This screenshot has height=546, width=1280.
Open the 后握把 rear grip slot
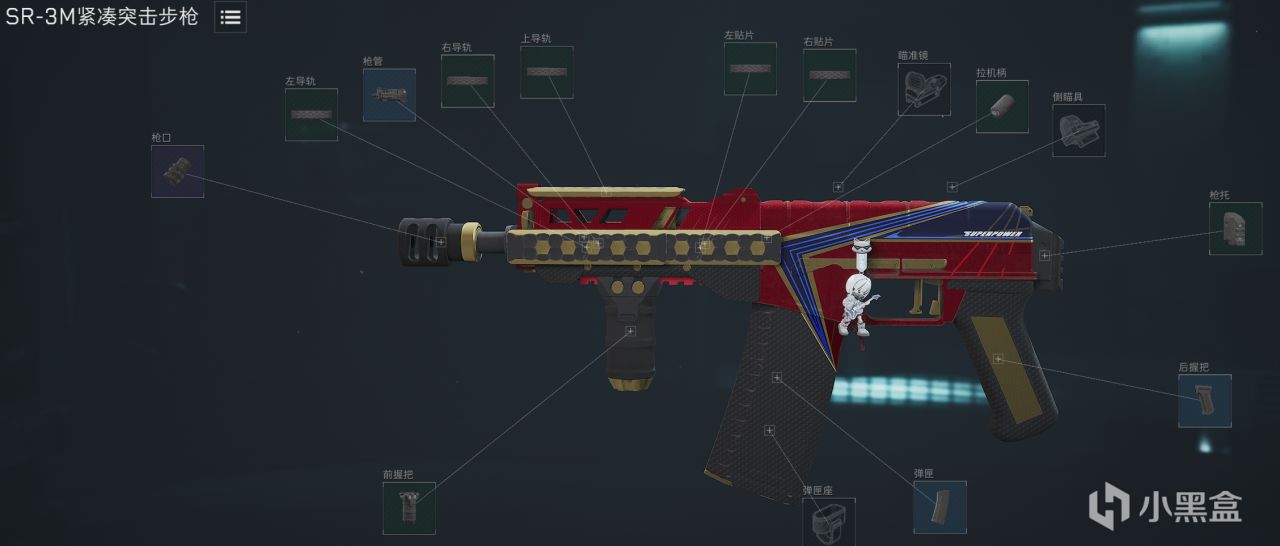(x=1204, y=401)
